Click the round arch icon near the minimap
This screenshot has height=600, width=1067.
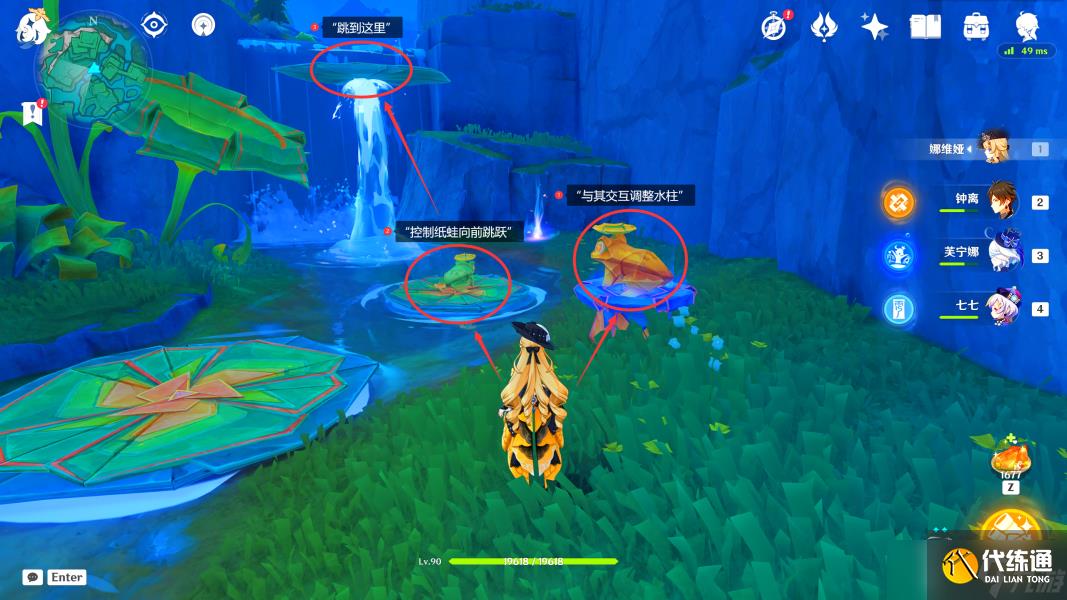pyautogui.click(x=204, y=25)
